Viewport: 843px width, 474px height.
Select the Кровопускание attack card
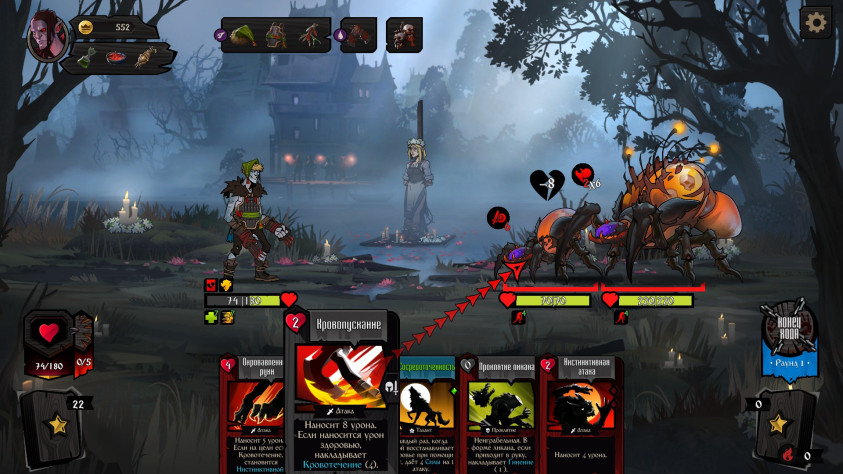(x=342, y=392)
